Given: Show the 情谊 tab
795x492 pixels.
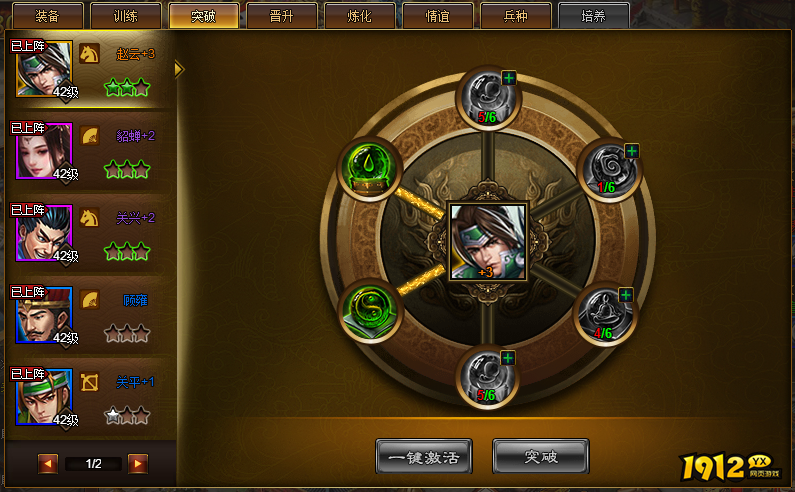Looking at the screenshot, I should click(437, 16).
